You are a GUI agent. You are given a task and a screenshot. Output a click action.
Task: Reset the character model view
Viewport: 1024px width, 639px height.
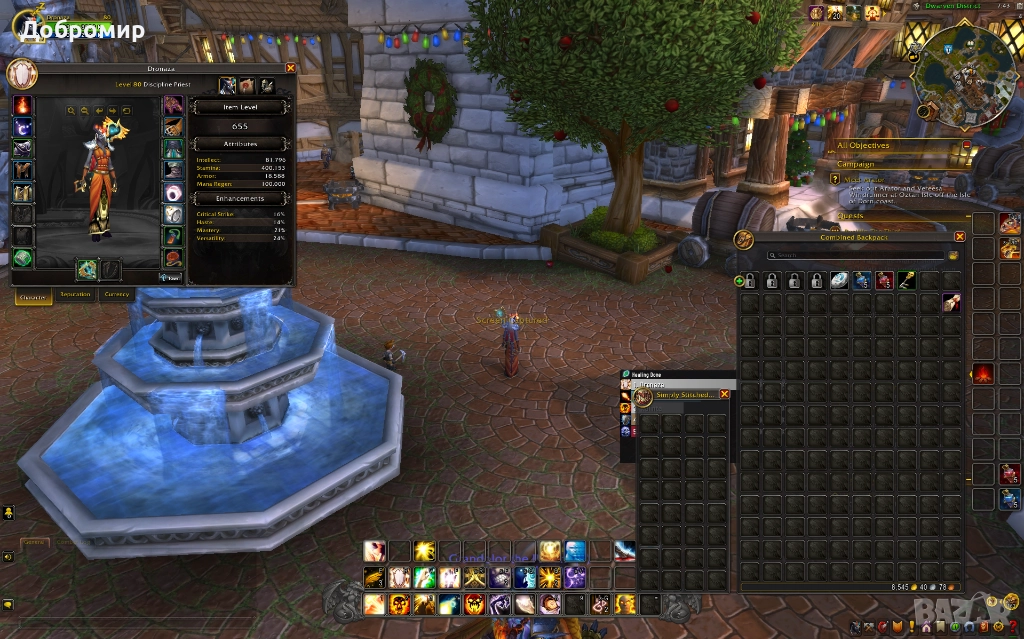coord(127,111)
